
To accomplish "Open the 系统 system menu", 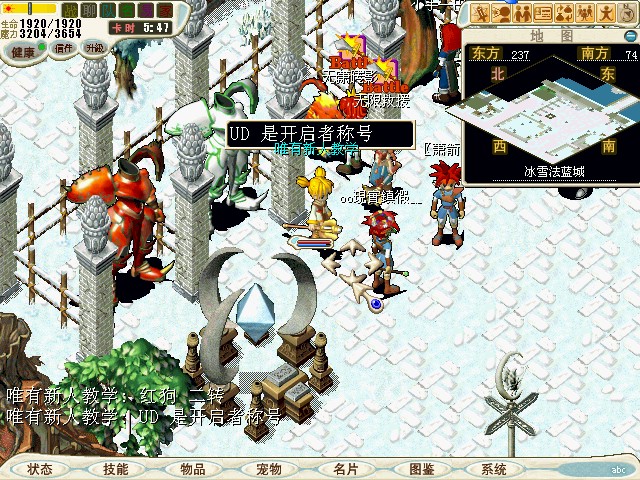I will coord(494,468).
